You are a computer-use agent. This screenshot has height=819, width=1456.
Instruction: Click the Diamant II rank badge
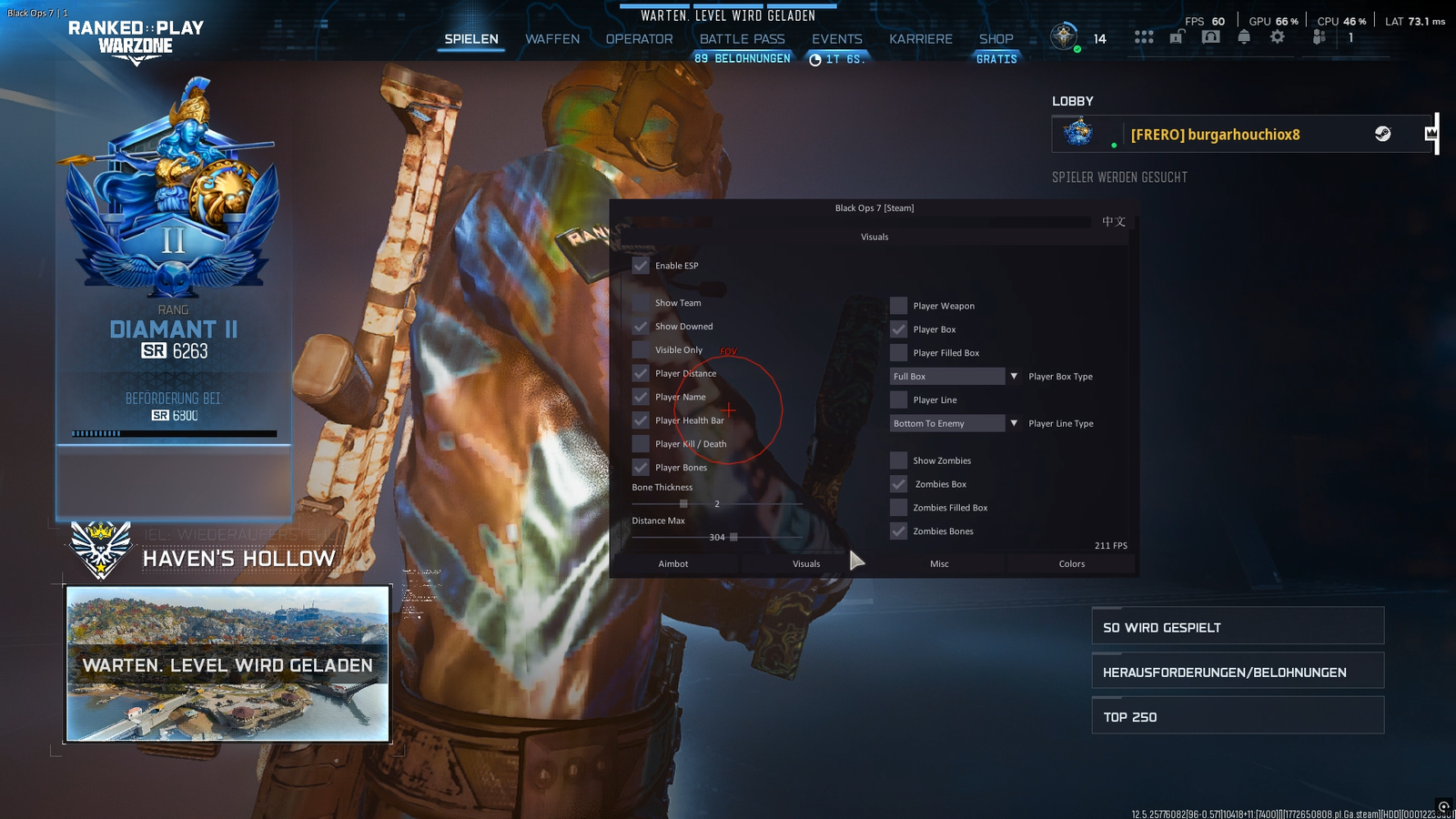tap(173, 191)
